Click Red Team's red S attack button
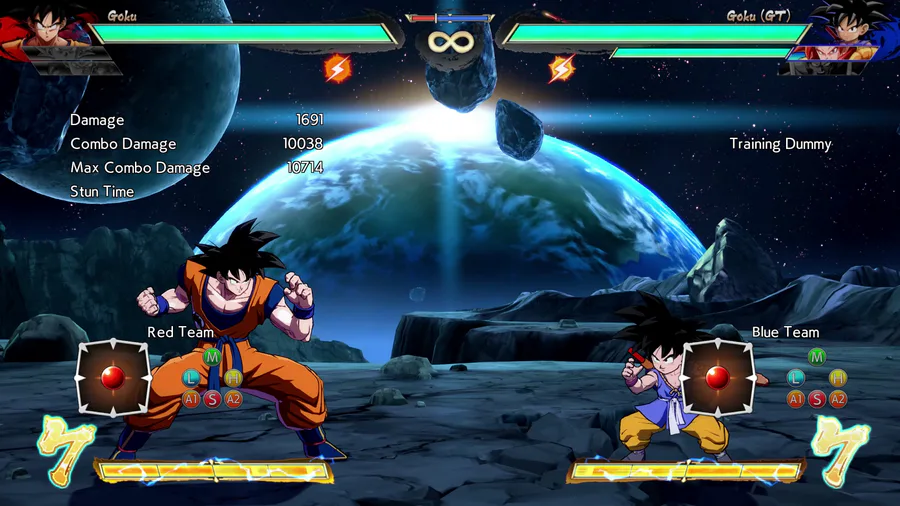Image resolution: width=900 pixels, height=506 pixels. point(212,399)
